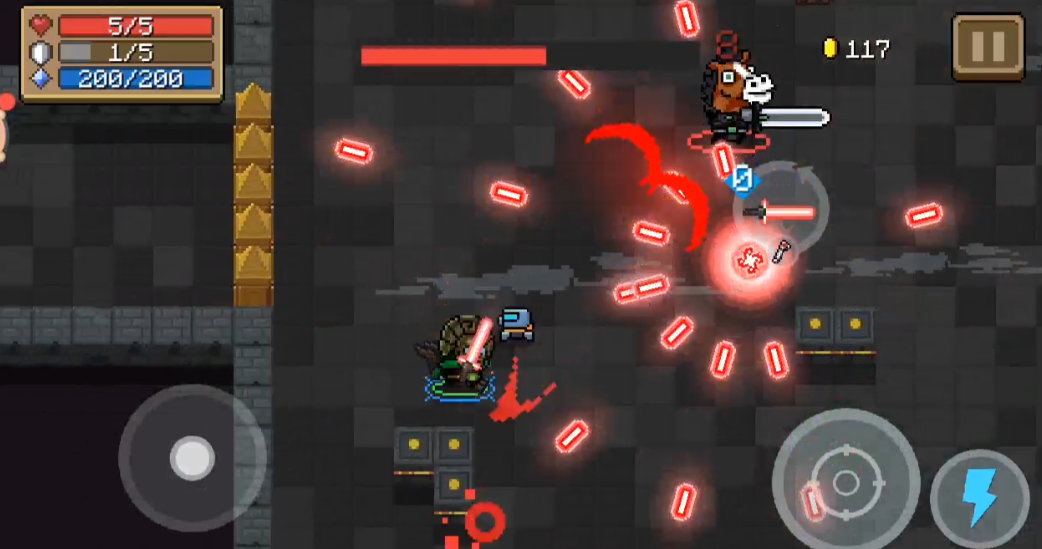Pause the game with the pause button

pos(987,47)
